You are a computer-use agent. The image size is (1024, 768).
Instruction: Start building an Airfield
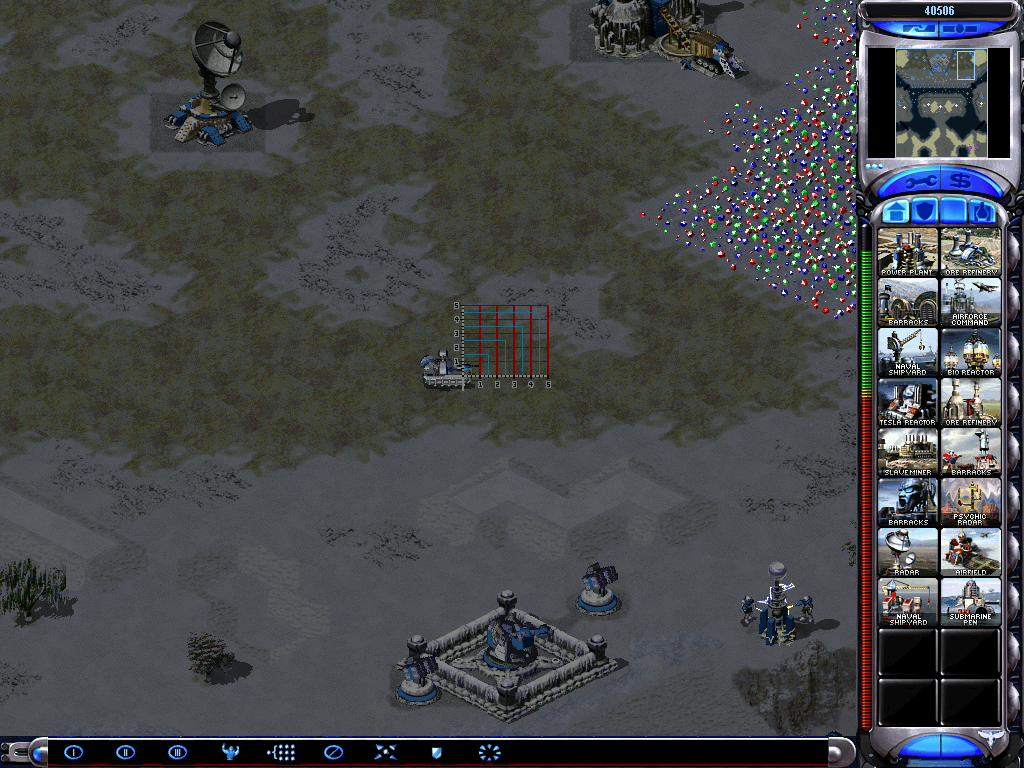(970, 552)
